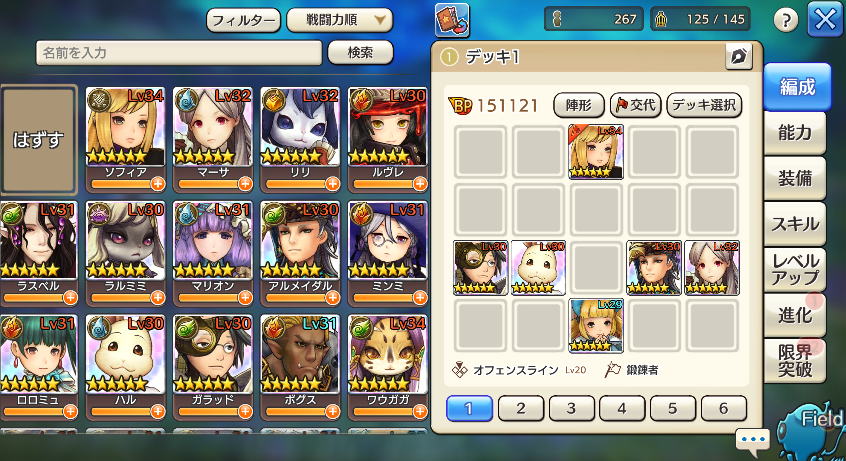The height and width of the screenshot is (461, 846).
Task: Pick the マリオン character card
Action: 213,252
